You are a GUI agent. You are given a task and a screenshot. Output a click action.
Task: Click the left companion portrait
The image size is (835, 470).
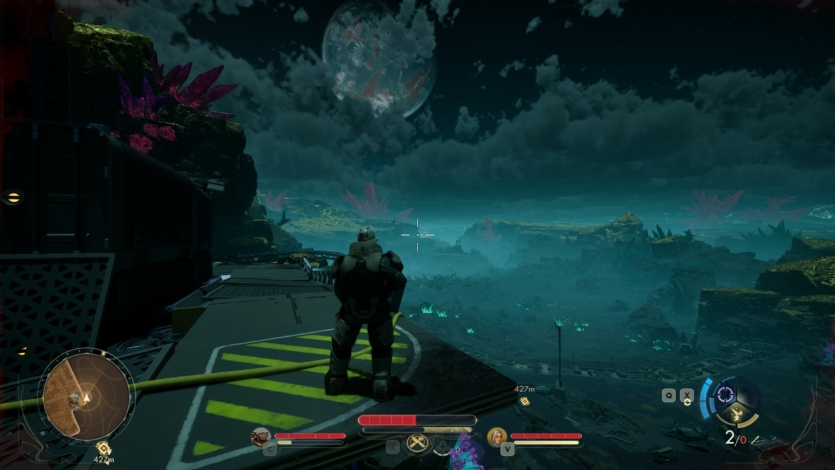tap(261, 436)
